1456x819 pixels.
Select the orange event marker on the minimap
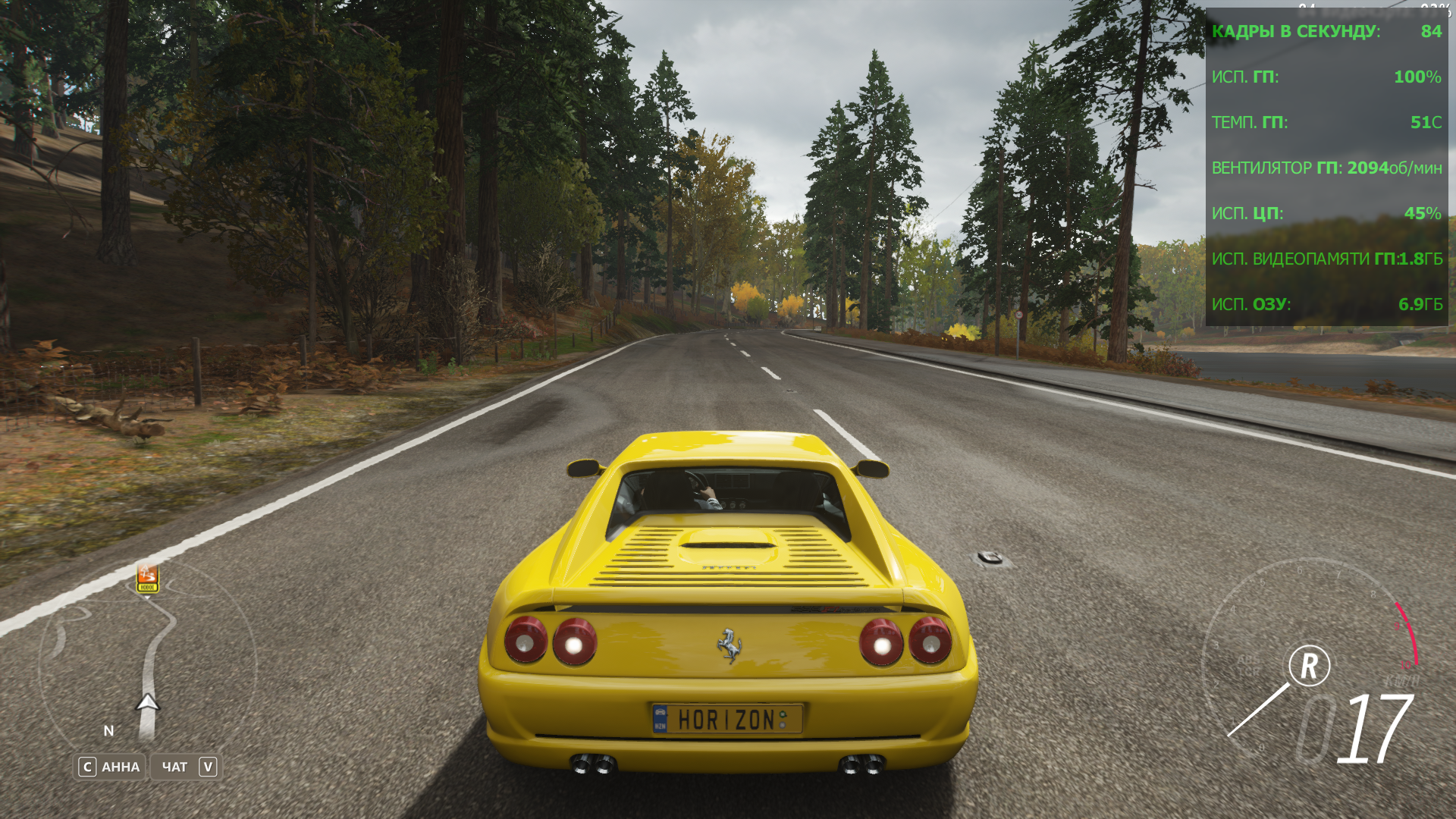coord(147,578)
